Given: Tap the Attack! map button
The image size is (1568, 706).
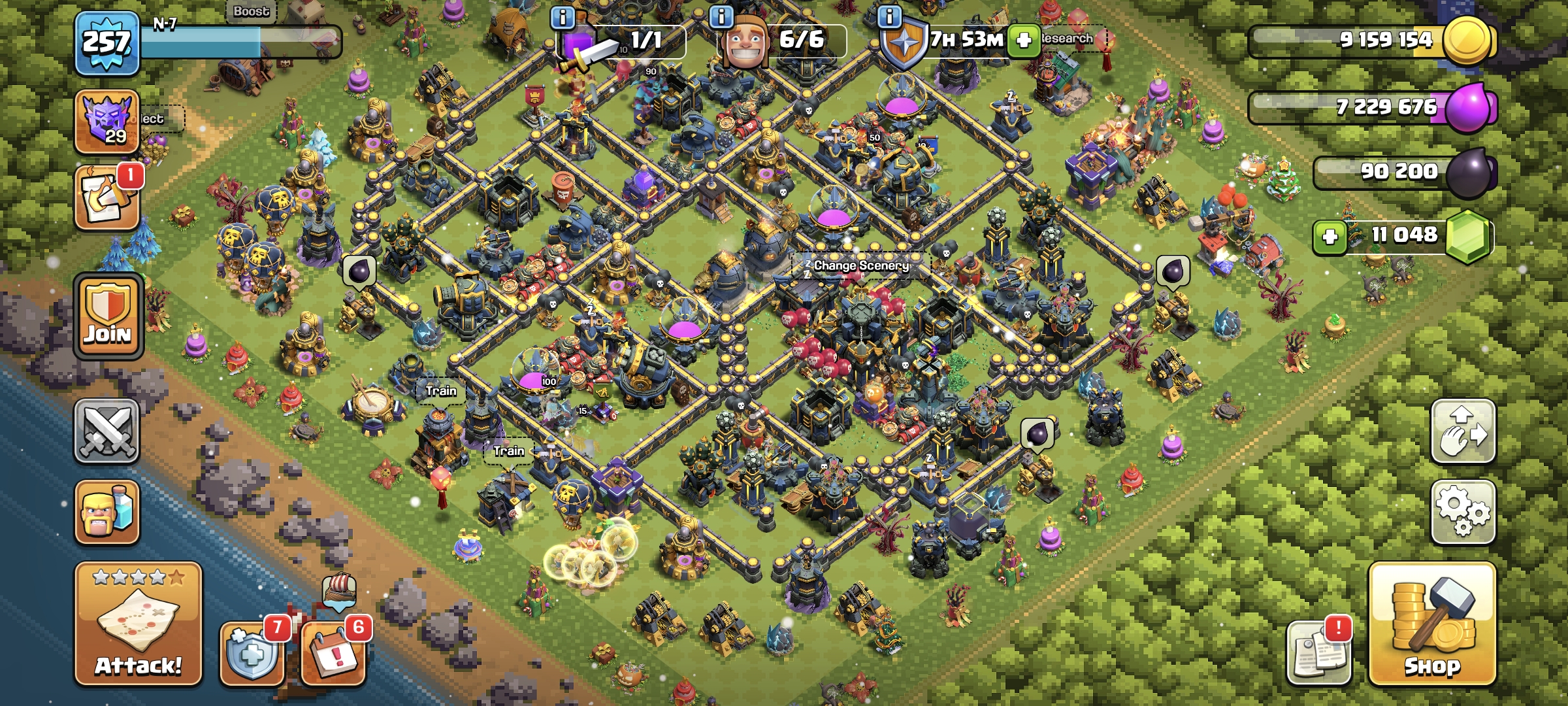Looking at the screenshot, I should [138, 624].
